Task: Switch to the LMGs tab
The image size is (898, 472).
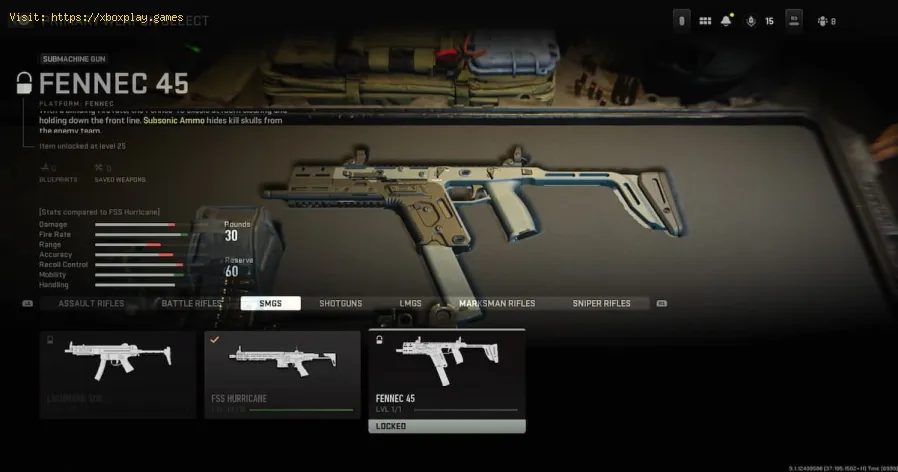Action: click(x=410, y=303)
